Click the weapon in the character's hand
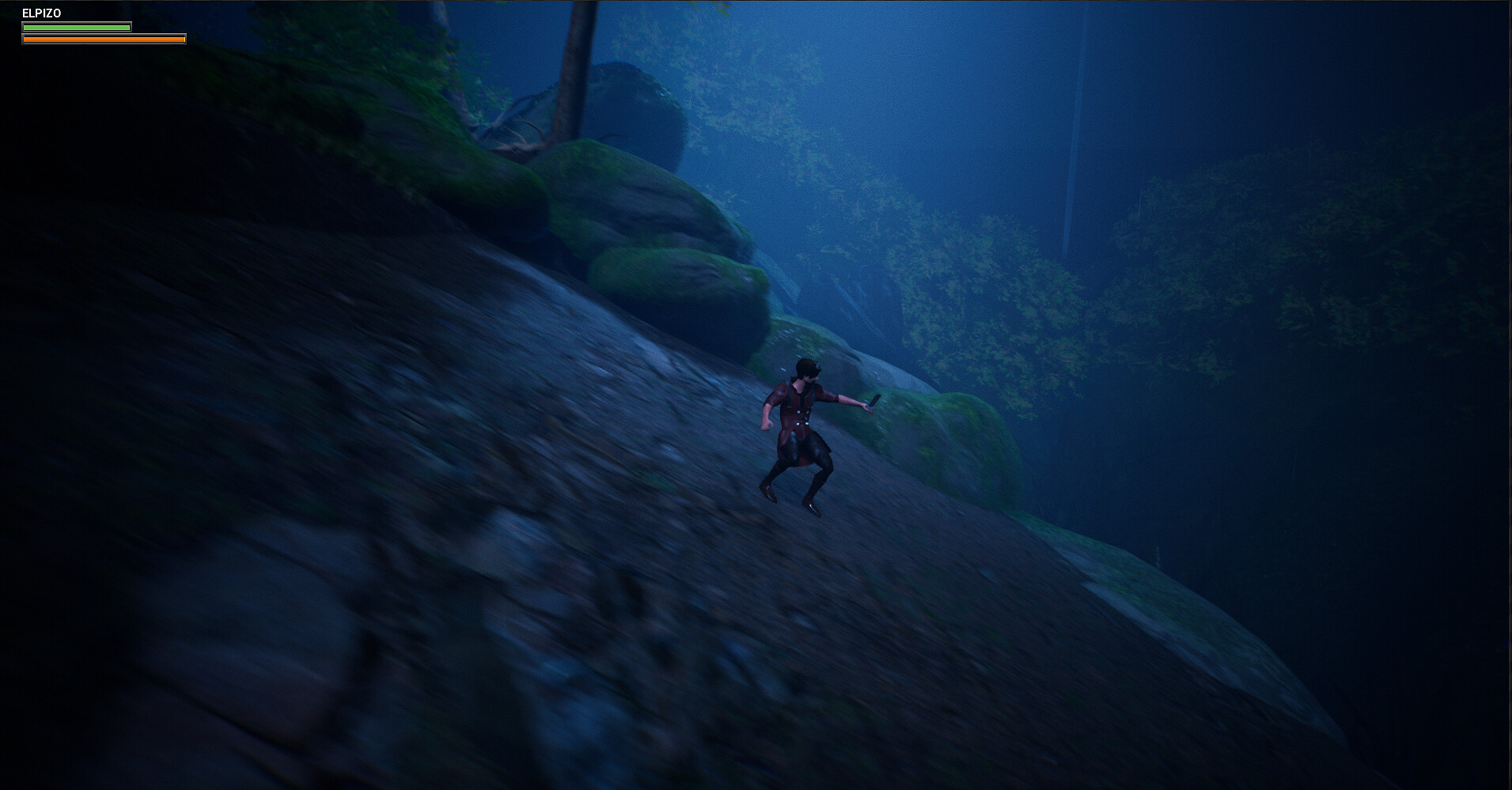Screen dimensions: 1512x790 pos(873,401)
